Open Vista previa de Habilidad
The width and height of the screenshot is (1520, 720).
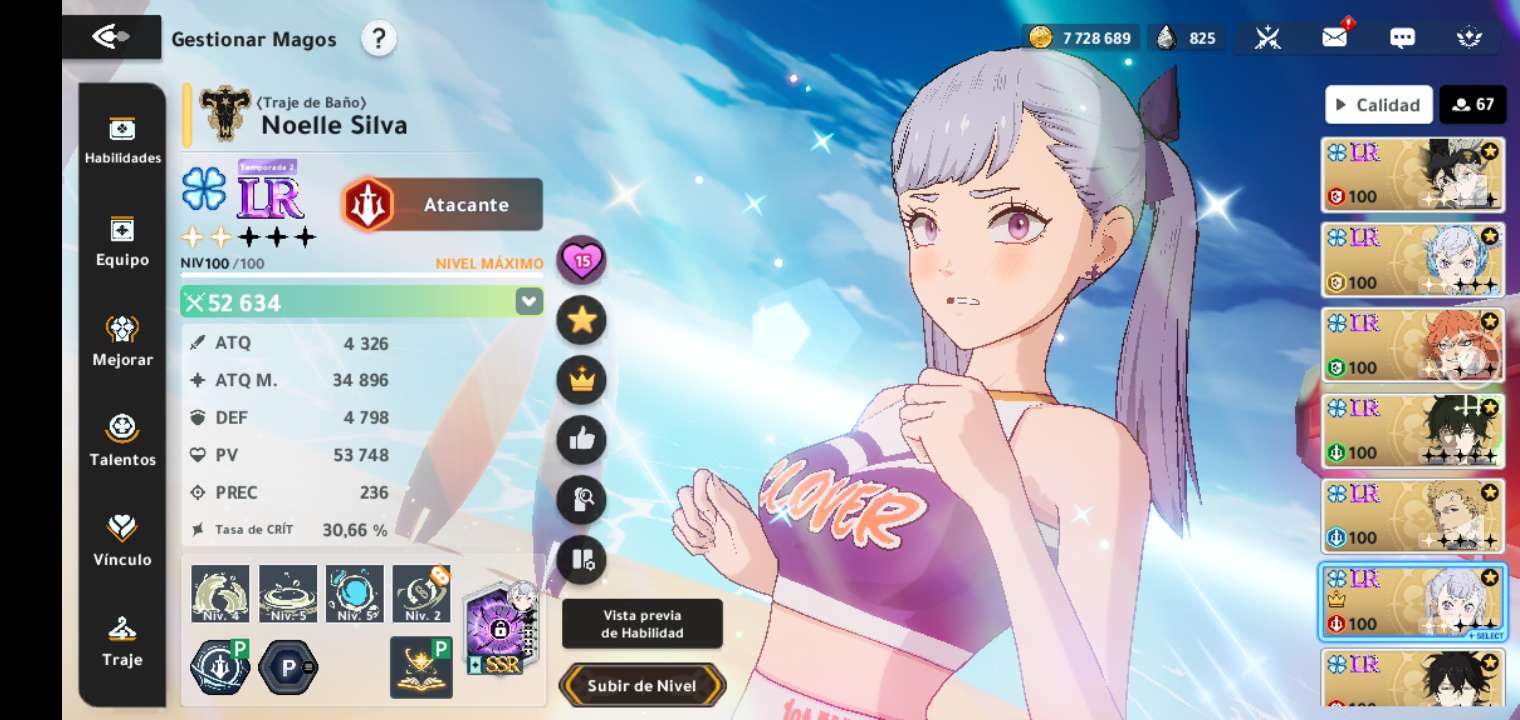click(642, 624)
